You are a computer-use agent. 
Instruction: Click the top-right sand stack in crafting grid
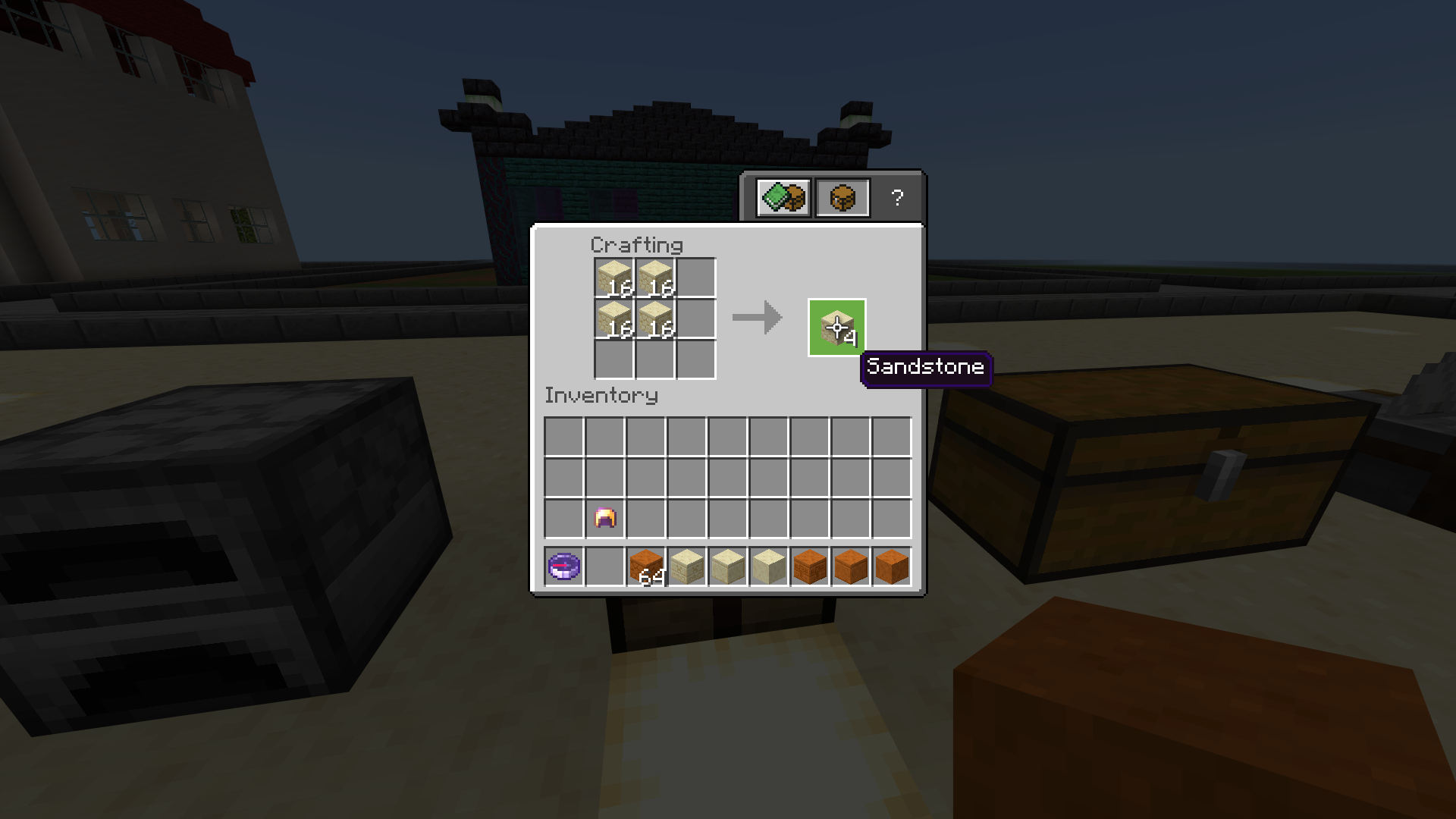click(x=655, y=278)
